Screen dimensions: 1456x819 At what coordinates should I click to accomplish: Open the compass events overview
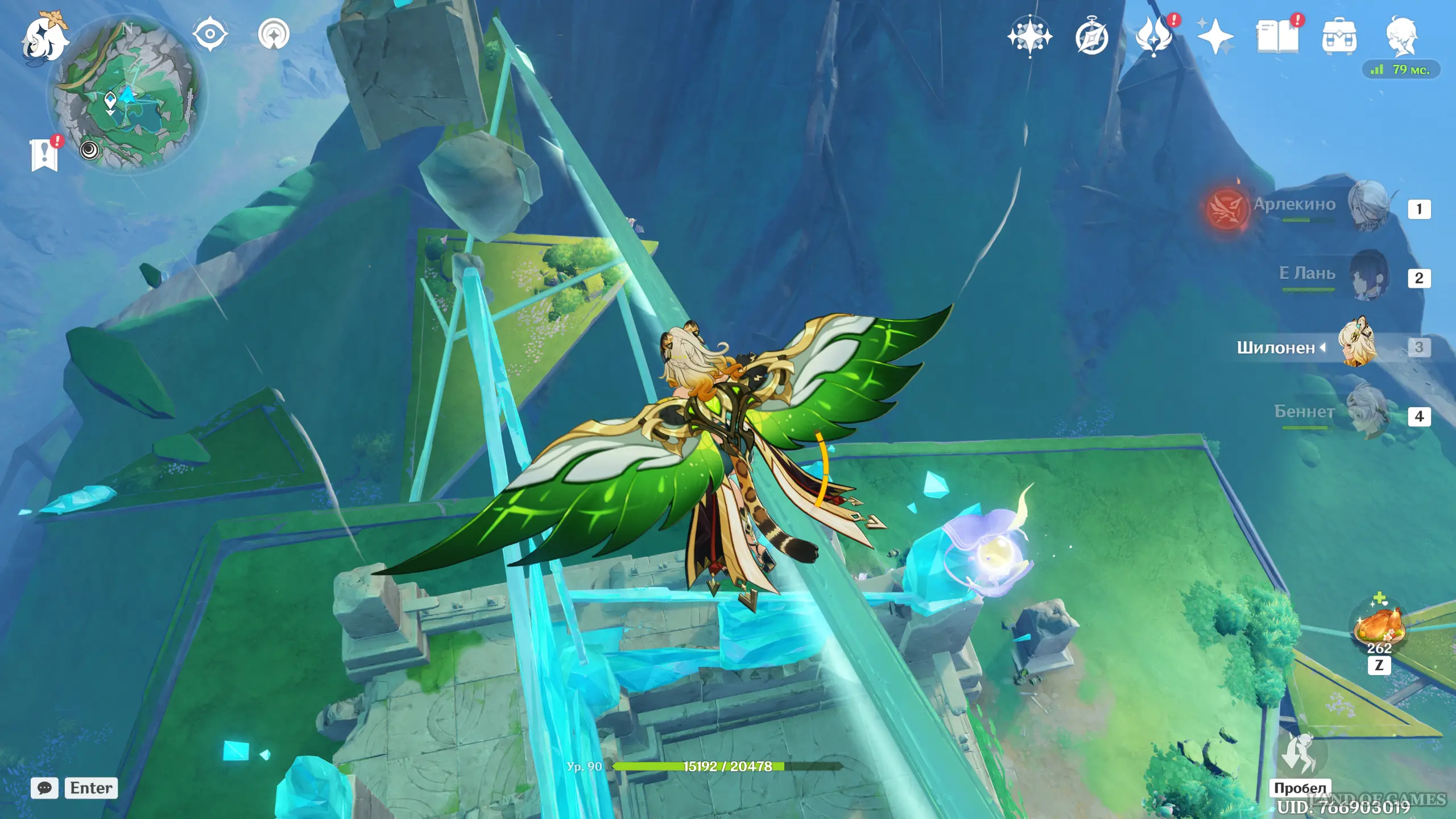(x=1092, y=38)
